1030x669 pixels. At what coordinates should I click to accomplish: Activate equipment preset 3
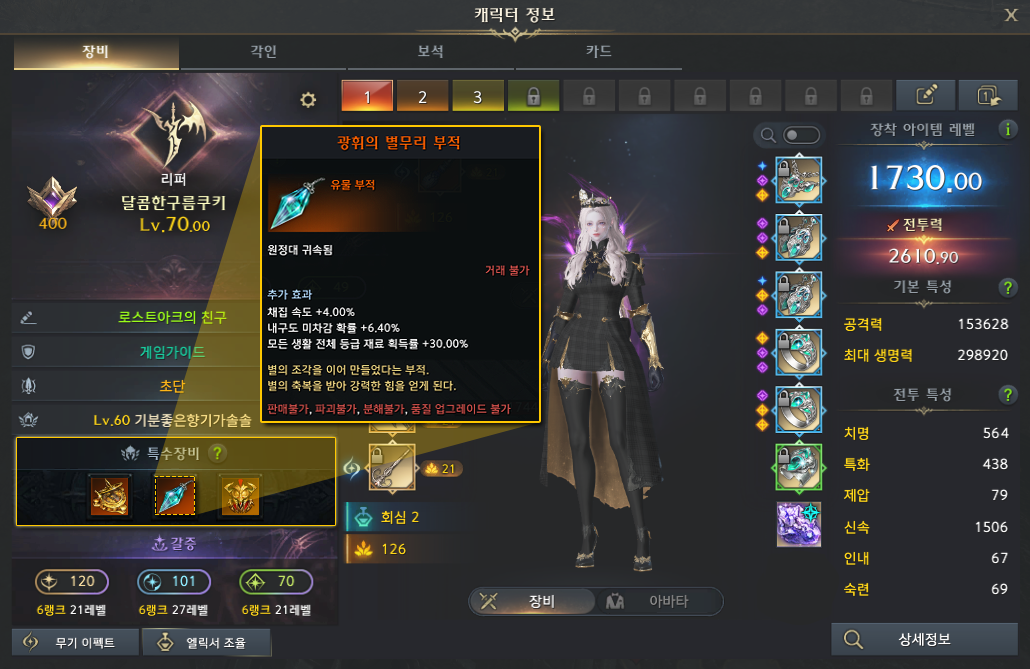tap(477, 97)
